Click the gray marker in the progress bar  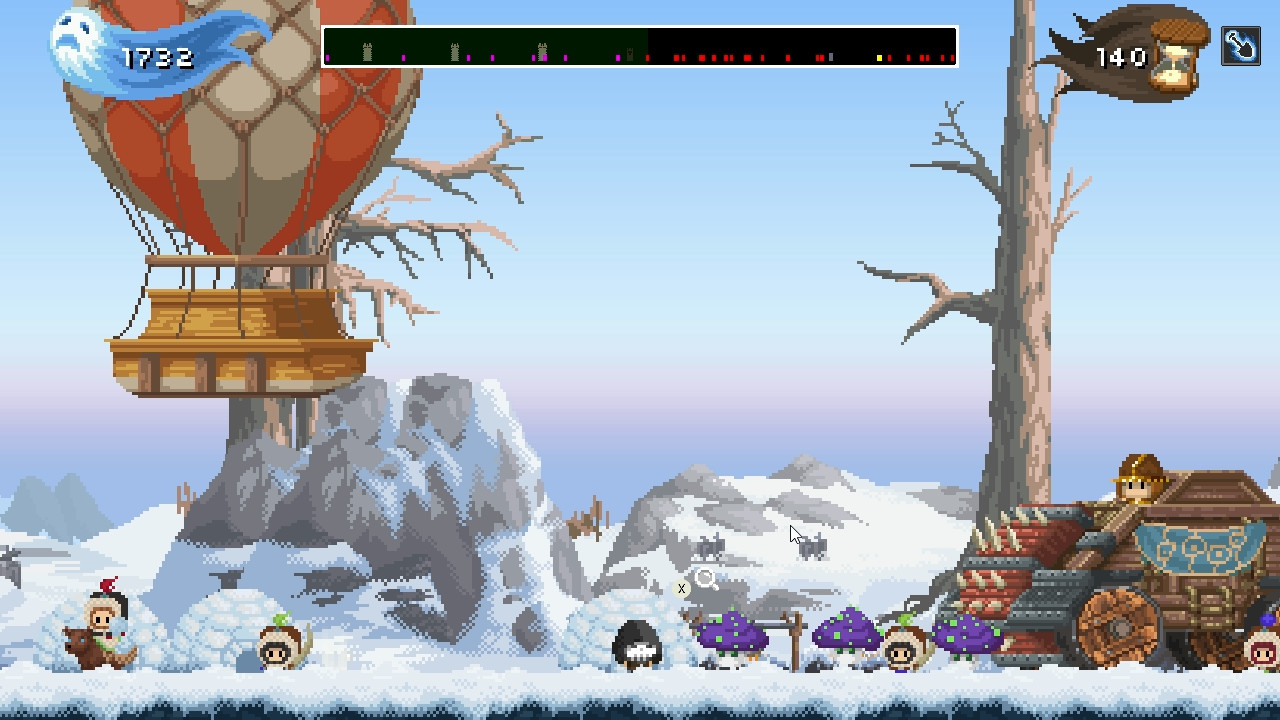[830, 57]
